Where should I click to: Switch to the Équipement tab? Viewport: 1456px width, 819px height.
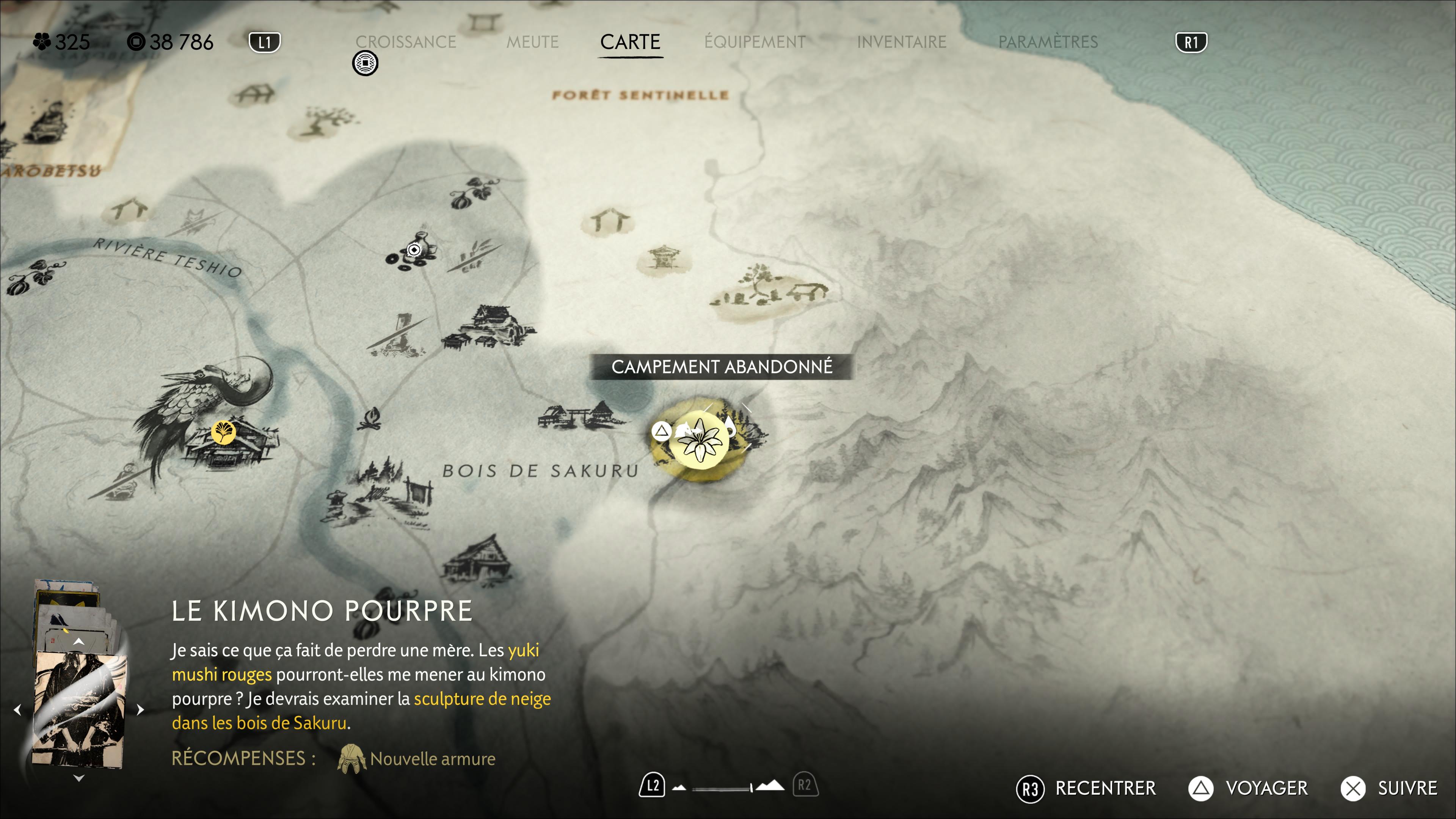(x=755, y=42)
